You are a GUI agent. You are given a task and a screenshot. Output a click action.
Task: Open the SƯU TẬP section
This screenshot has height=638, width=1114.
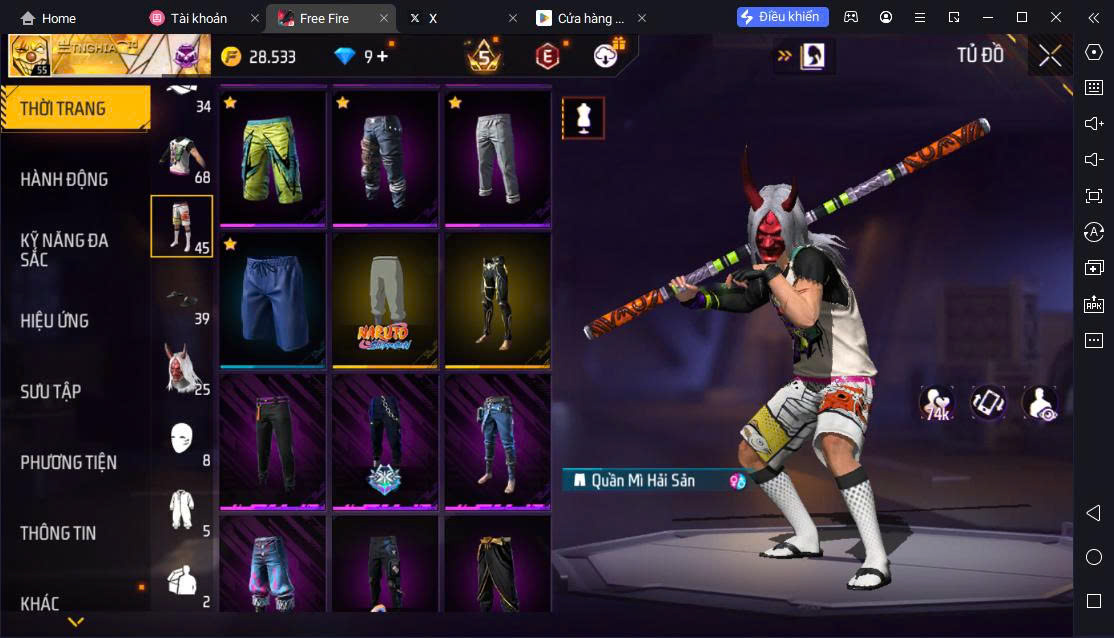click(50, 391)
